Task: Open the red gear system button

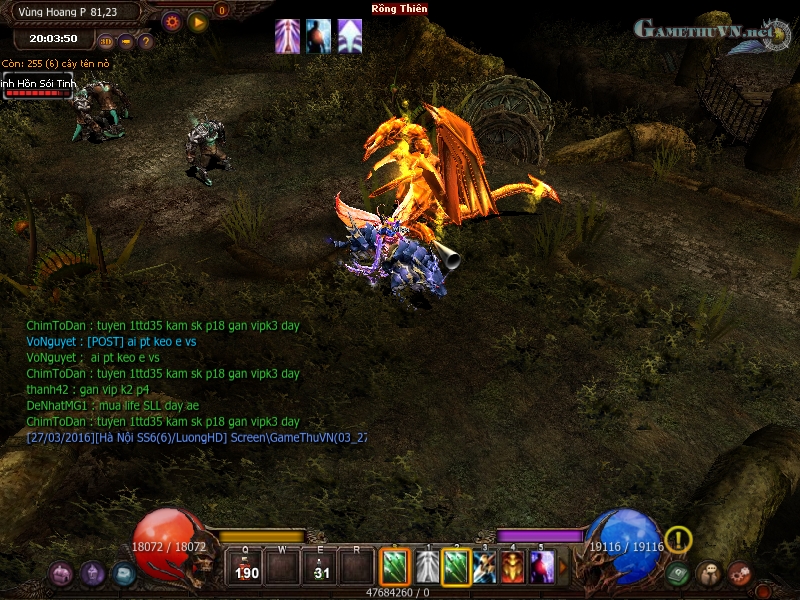Action: (740, 574)
